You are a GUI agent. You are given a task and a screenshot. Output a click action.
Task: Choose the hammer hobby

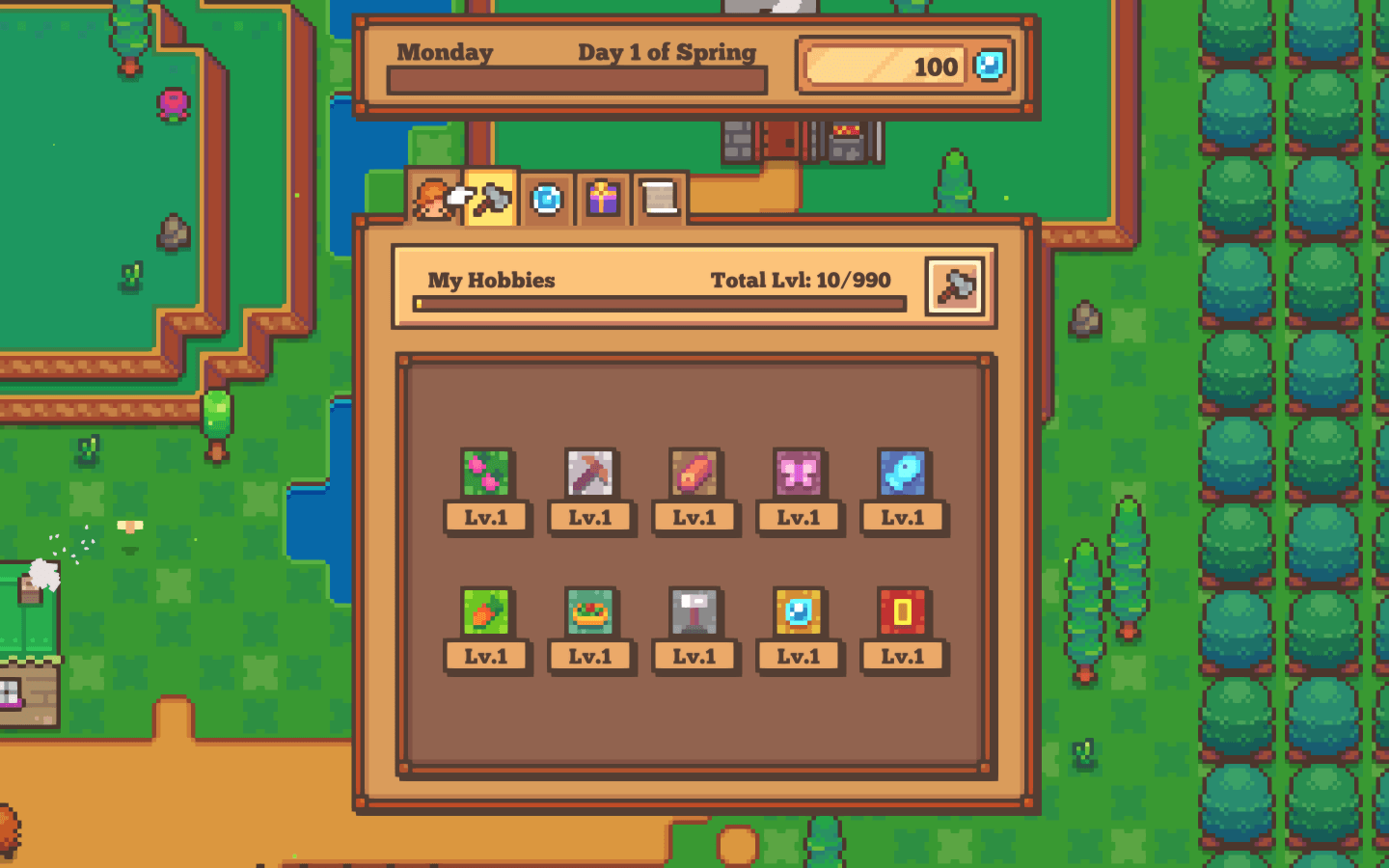694,612
